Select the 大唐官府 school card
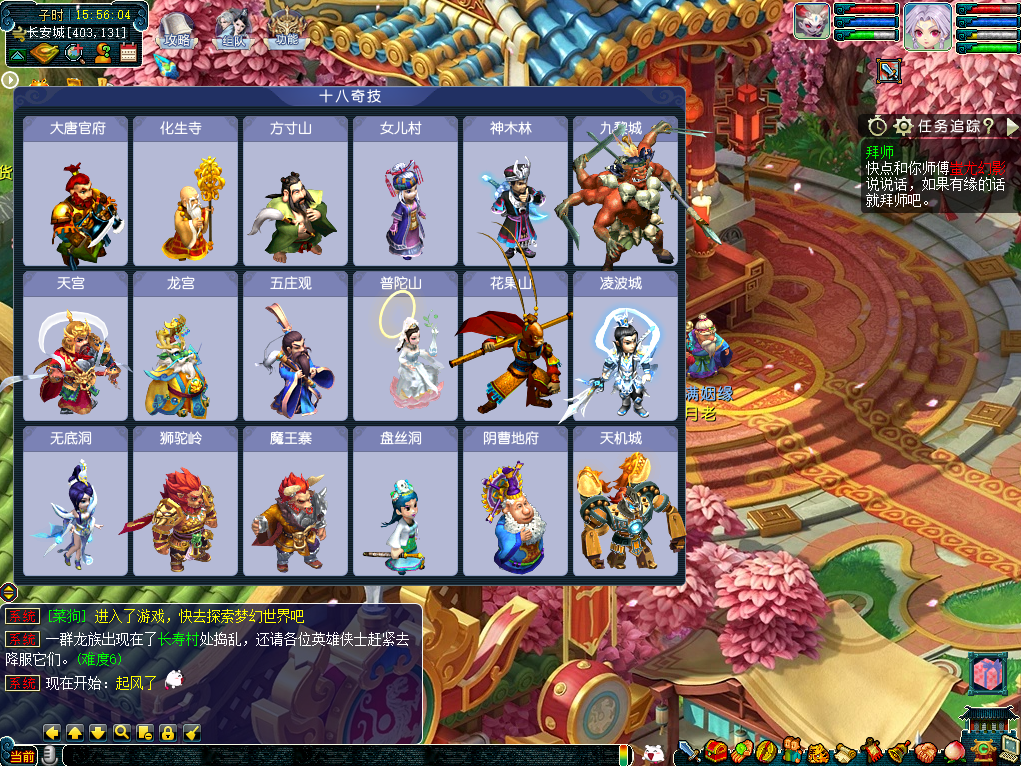The image size is (1021, 766). click(76, 191)
